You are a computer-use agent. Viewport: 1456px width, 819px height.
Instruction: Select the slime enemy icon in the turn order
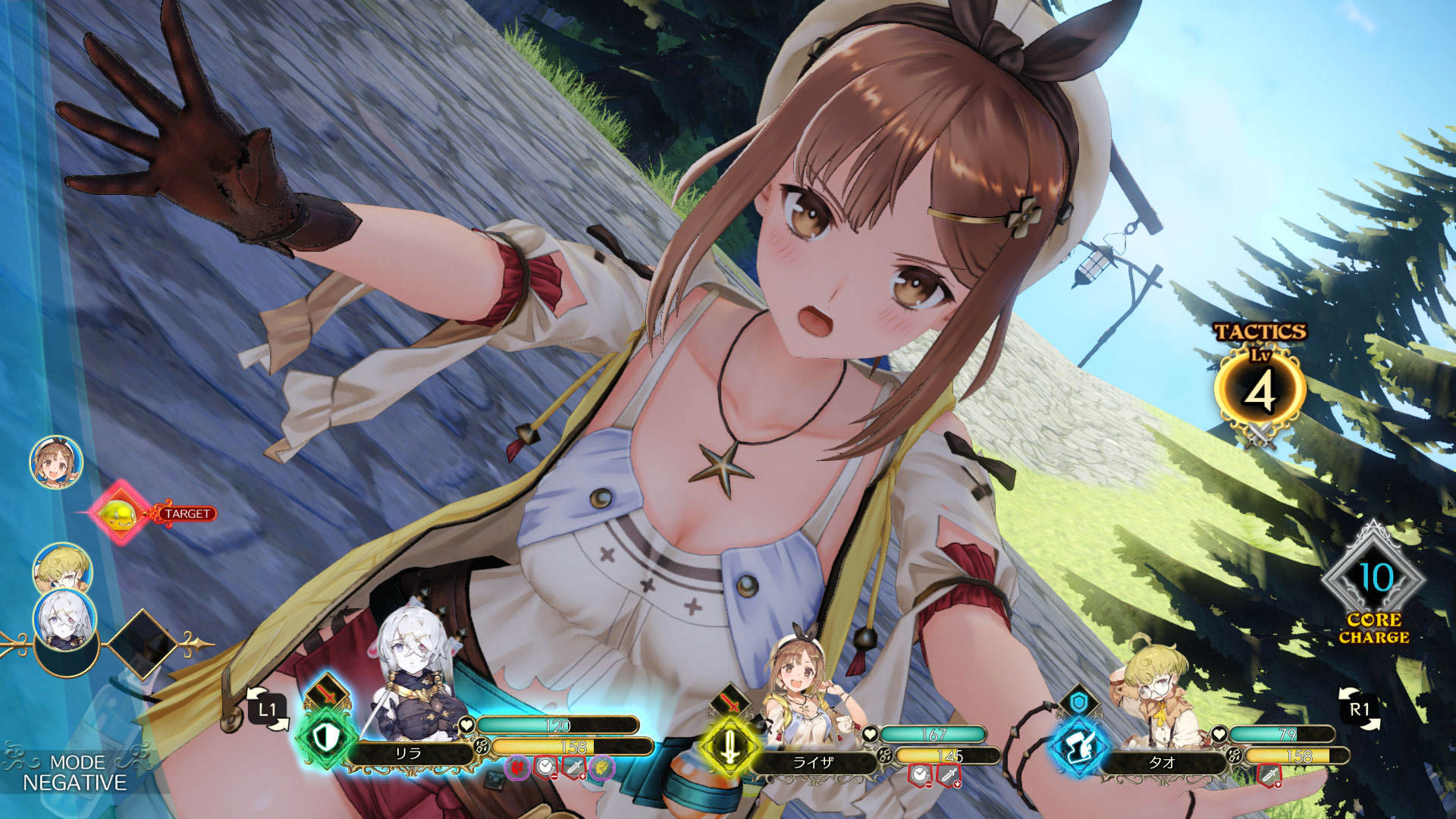(x=119, y=511)
